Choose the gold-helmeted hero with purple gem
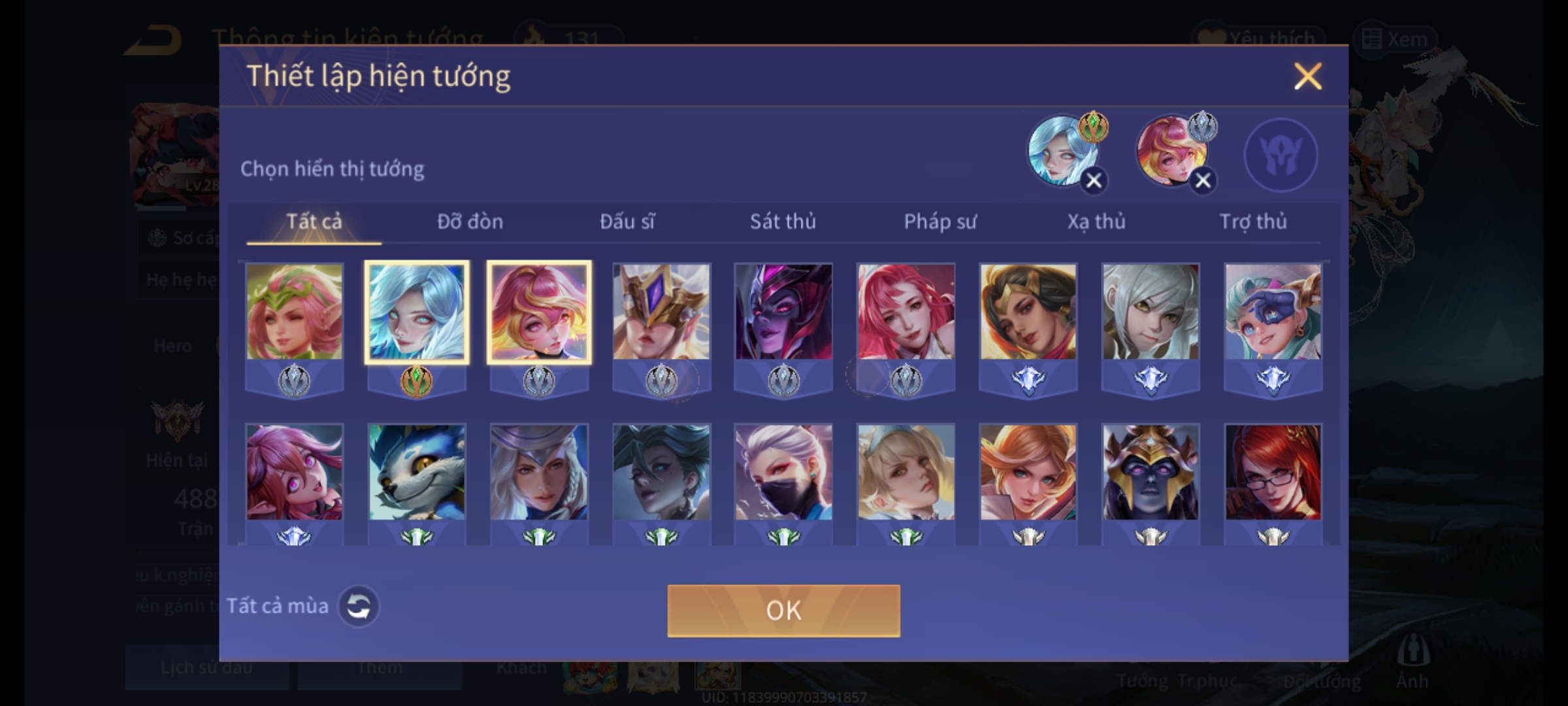The width and height of the screenshot is (1568, 706). [661, 312]
